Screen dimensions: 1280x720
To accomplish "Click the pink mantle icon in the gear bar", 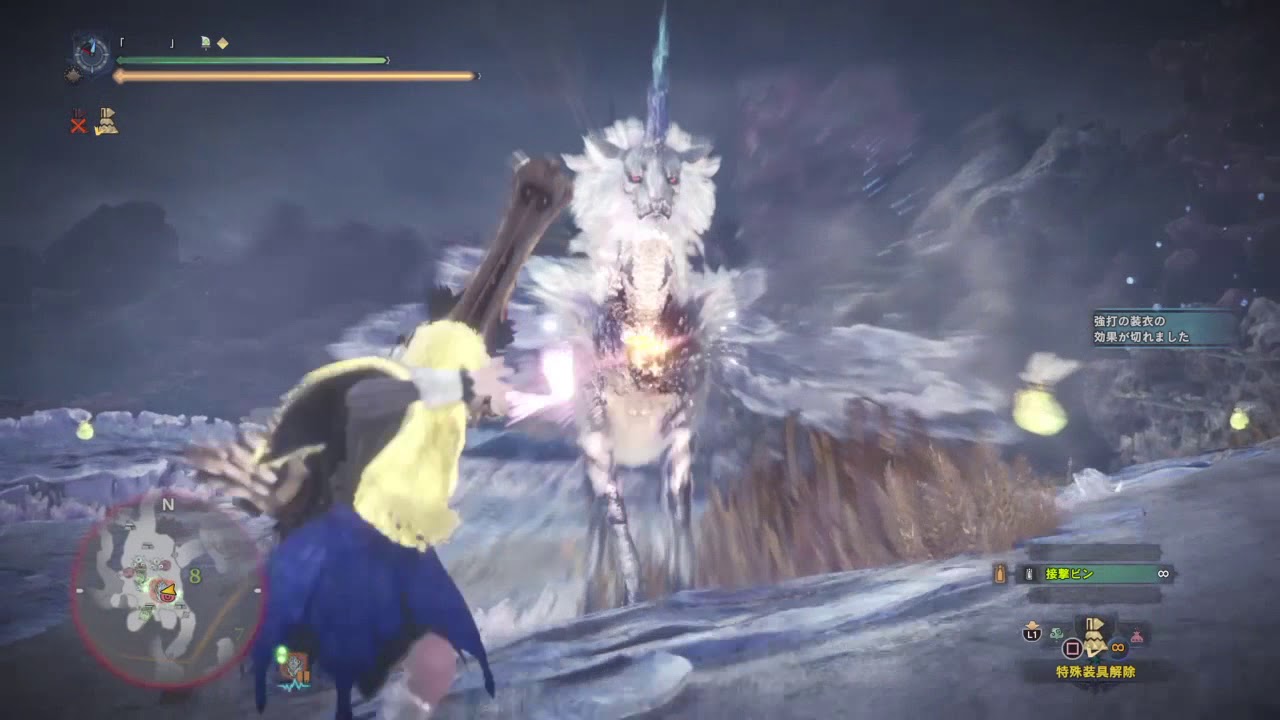I will click(1136, 637).
